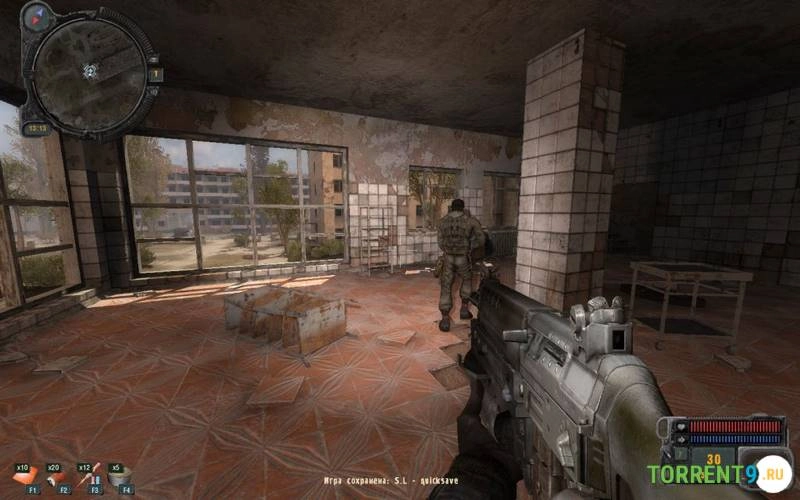
Task: Select the compass indicator above the minimap
Action: 39,16
